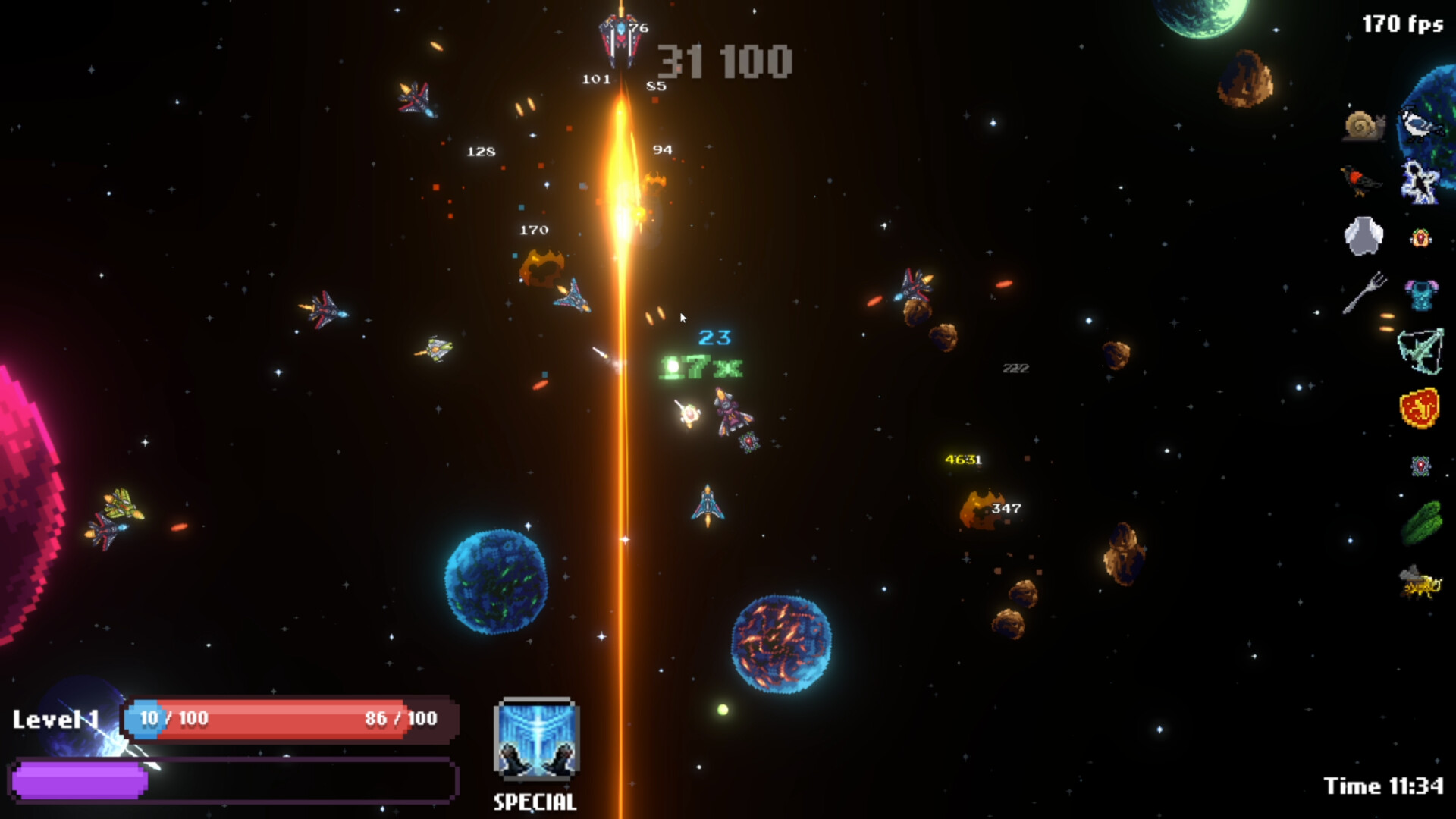Select the lightning figure icon top right
The width and height of the screenshot is (1456, 819).
[x=1420, y=182]
